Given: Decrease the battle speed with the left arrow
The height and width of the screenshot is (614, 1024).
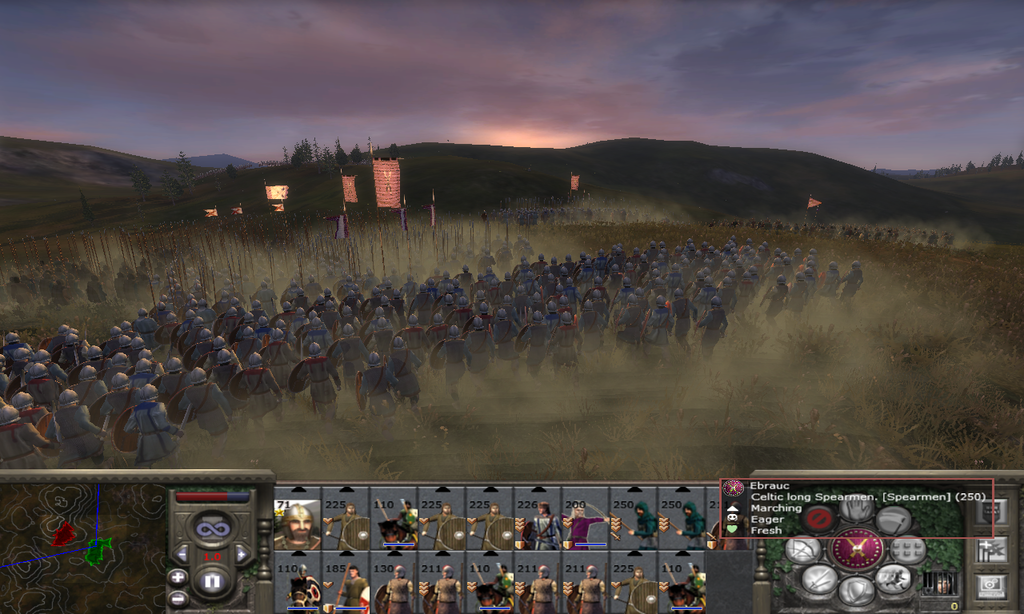Looking at the screenshot, I should [181, 553].
